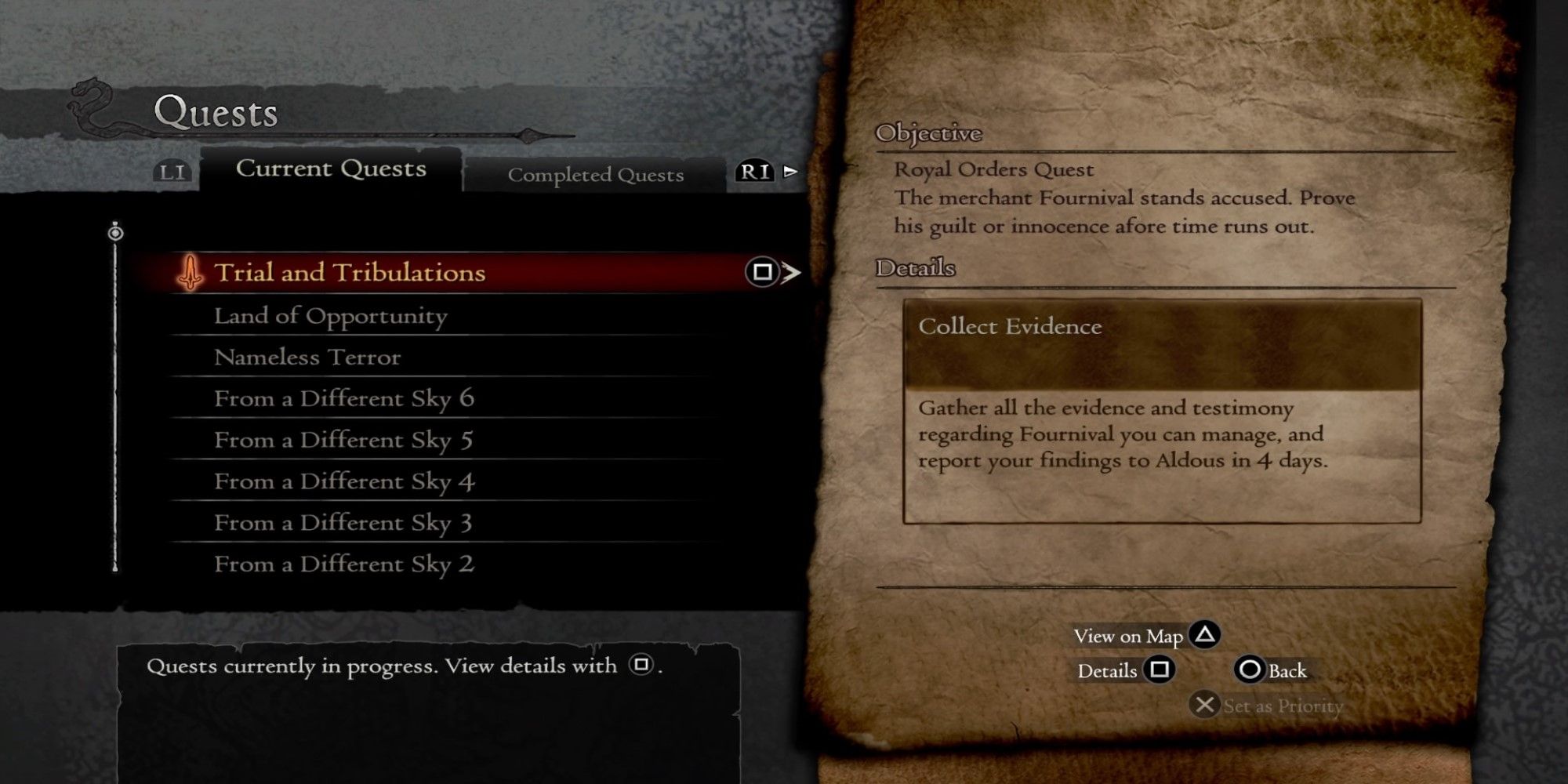Highlight From a Different Sky 4 quest
Image resolution: width=1568 pixels, height=784 pixels.
coord(343,482)
